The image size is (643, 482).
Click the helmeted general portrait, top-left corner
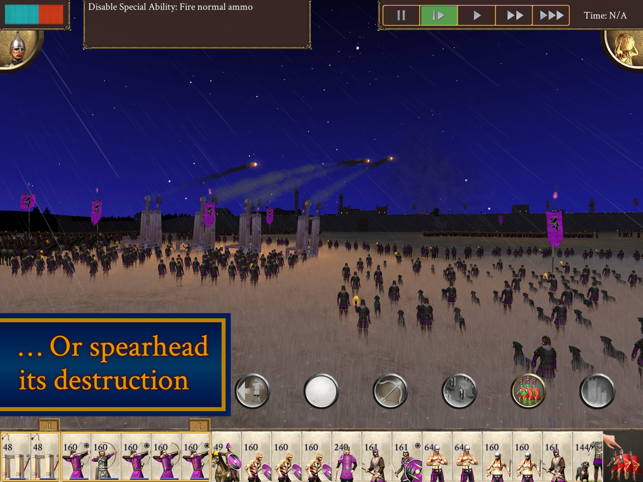[17, 49]
